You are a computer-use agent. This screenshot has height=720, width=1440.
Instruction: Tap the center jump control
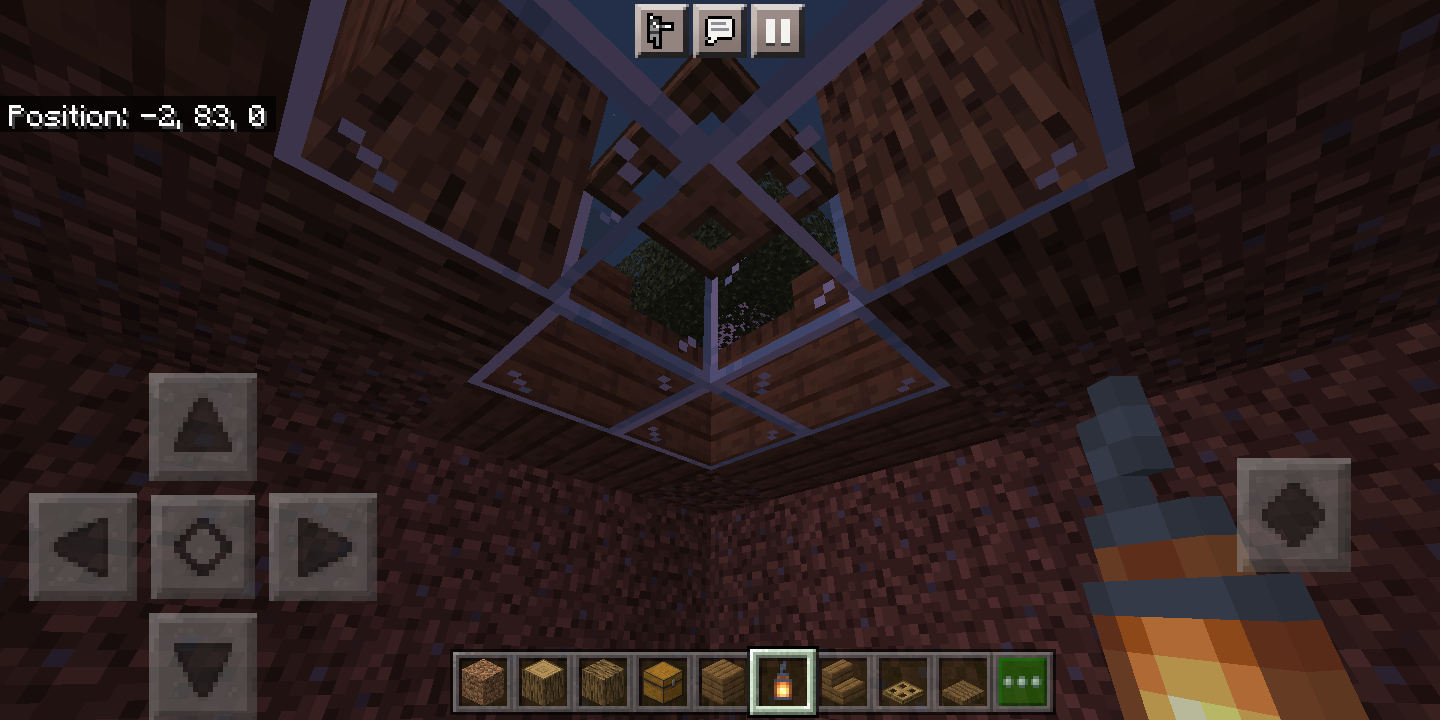click(202, 546)
